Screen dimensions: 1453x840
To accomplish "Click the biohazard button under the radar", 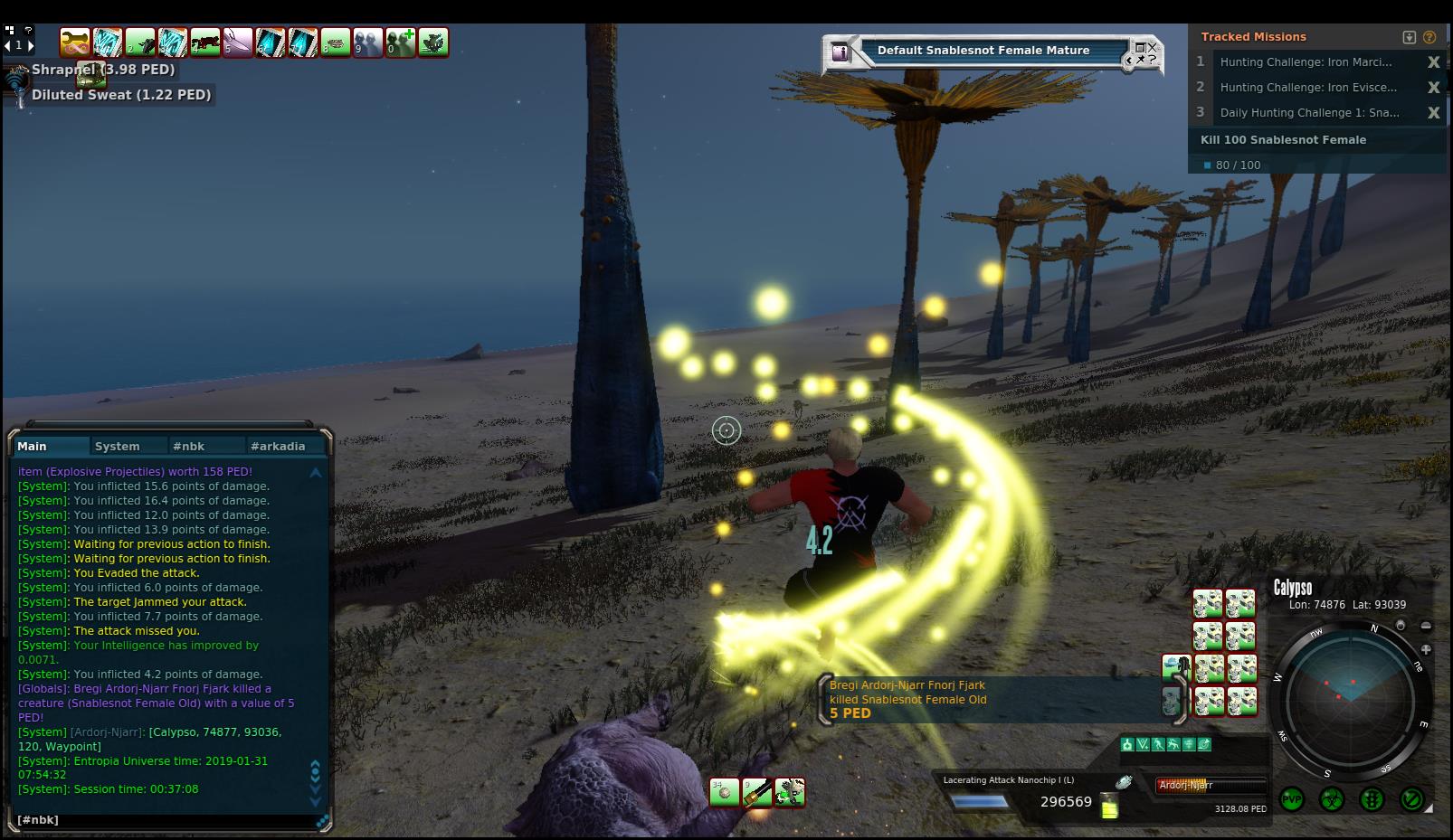I will [1332, 799].
